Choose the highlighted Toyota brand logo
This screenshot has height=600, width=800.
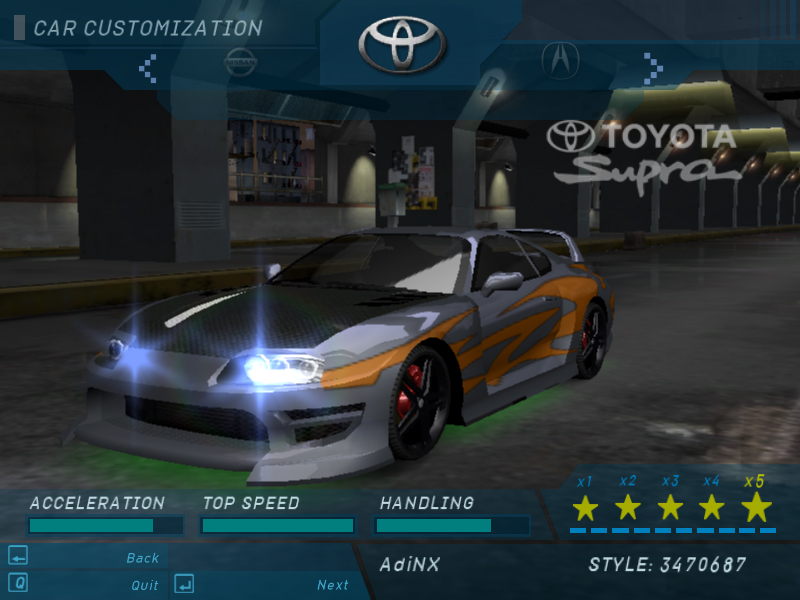[400, 44]
